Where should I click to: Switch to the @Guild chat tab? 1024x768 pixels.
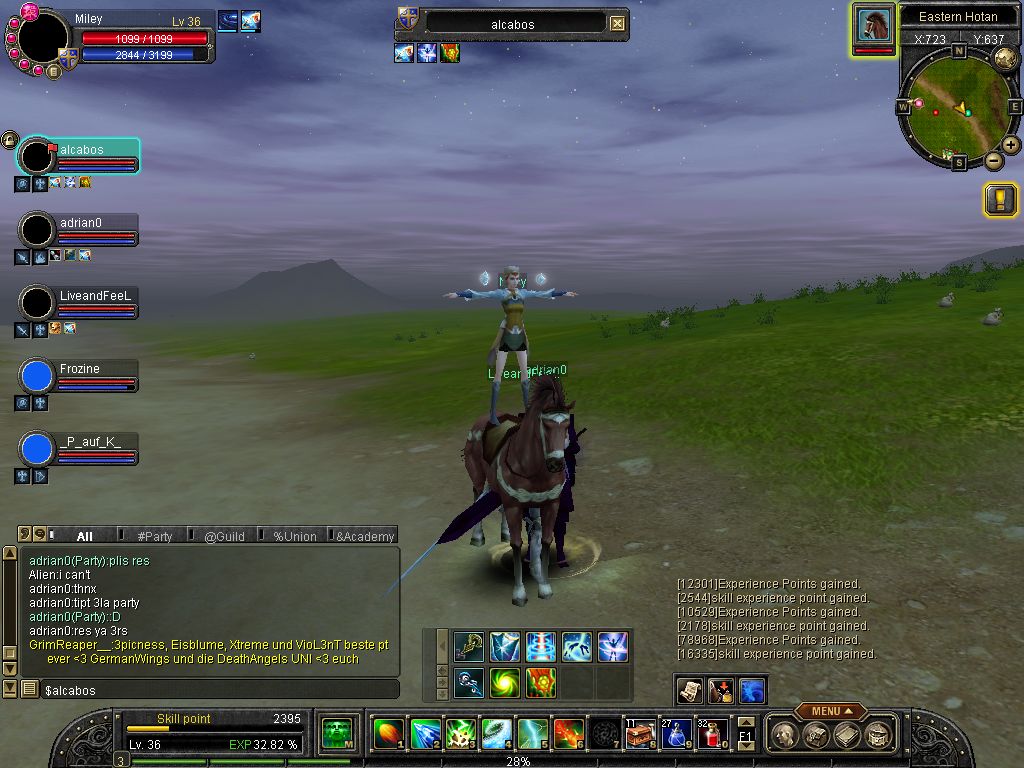[224, 536]
